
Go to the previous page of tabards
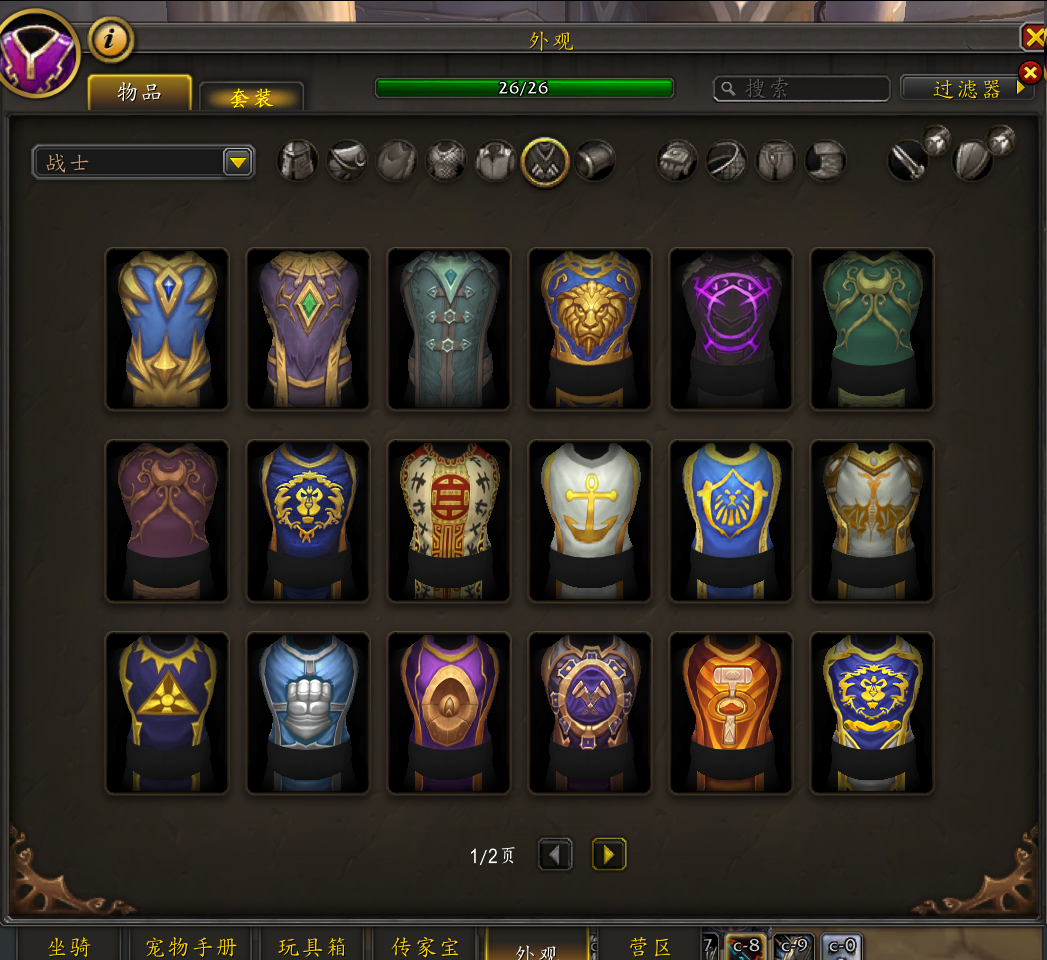point(556,854)
